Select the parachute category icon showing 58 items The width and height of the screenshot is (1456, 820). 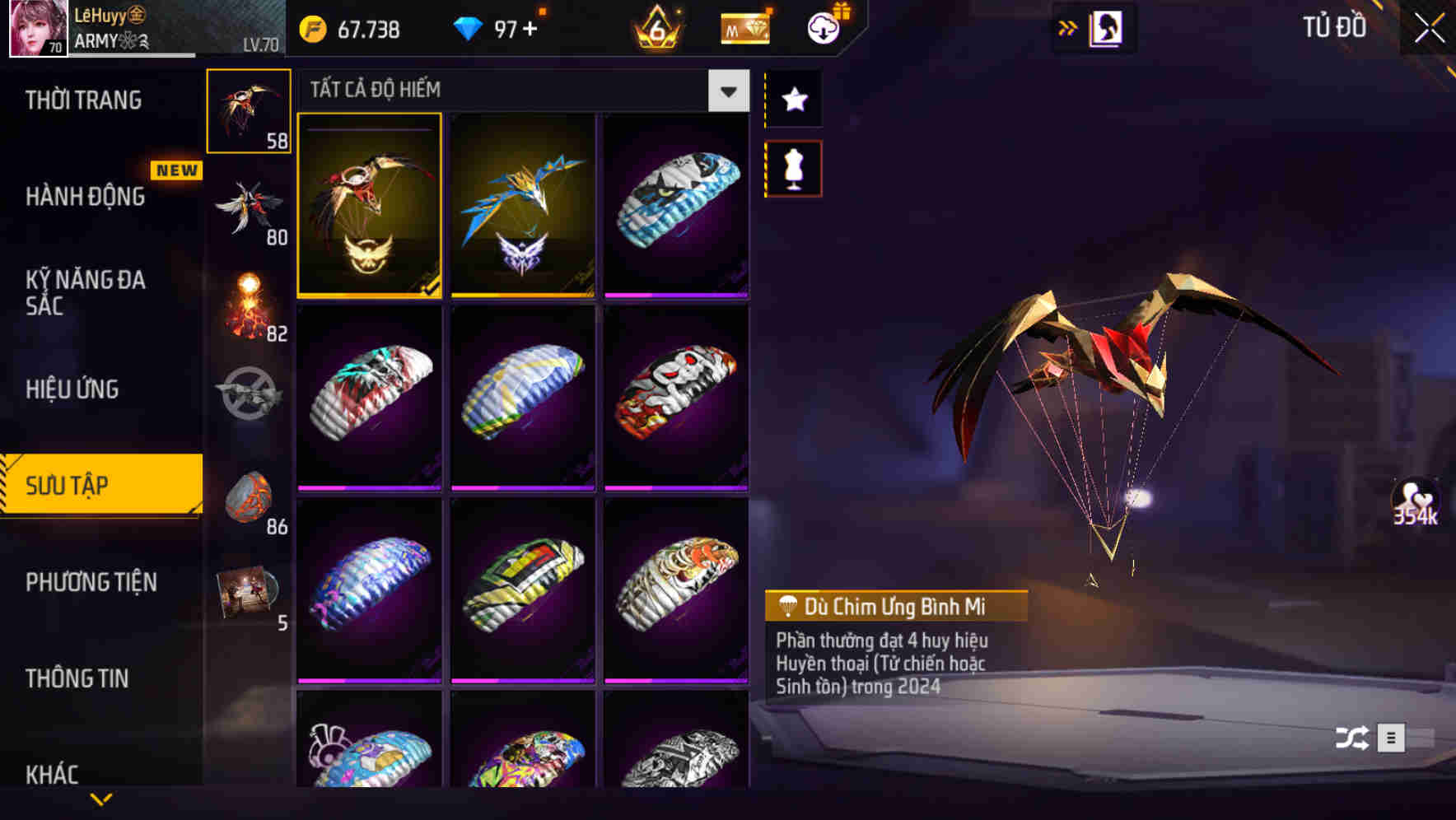click(249, 109)
